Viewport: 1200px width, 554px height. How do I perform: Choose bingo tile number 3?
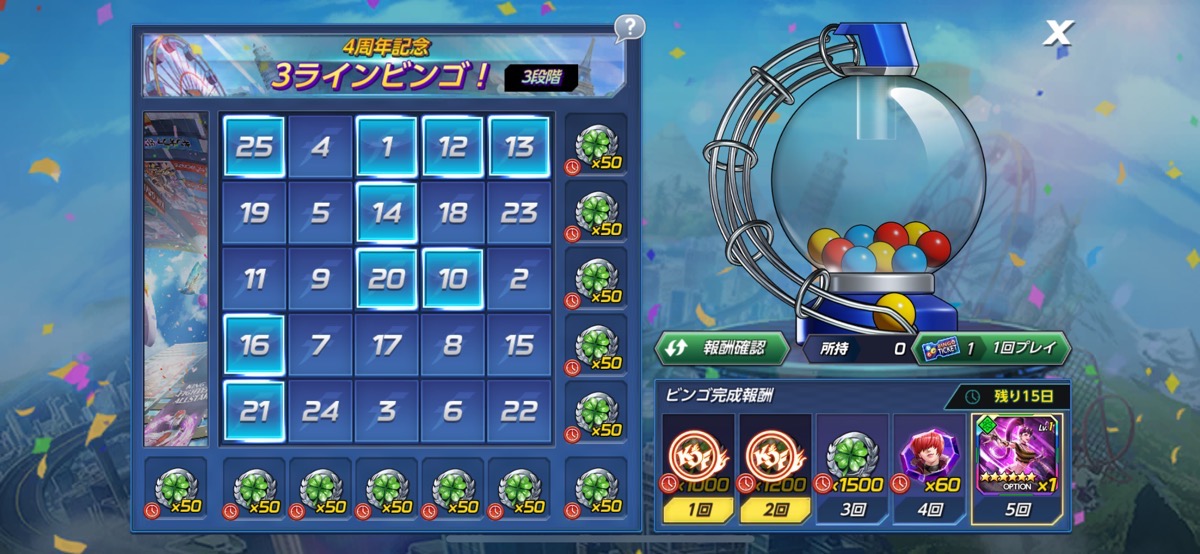tap(387, 411)
